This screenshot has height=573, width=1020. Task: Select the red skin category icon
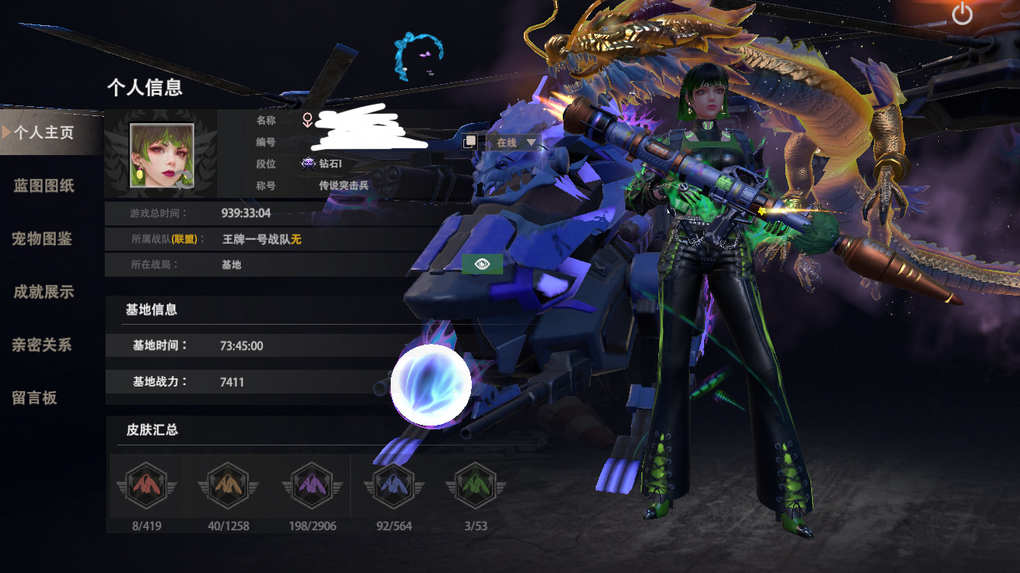point(147,486)
